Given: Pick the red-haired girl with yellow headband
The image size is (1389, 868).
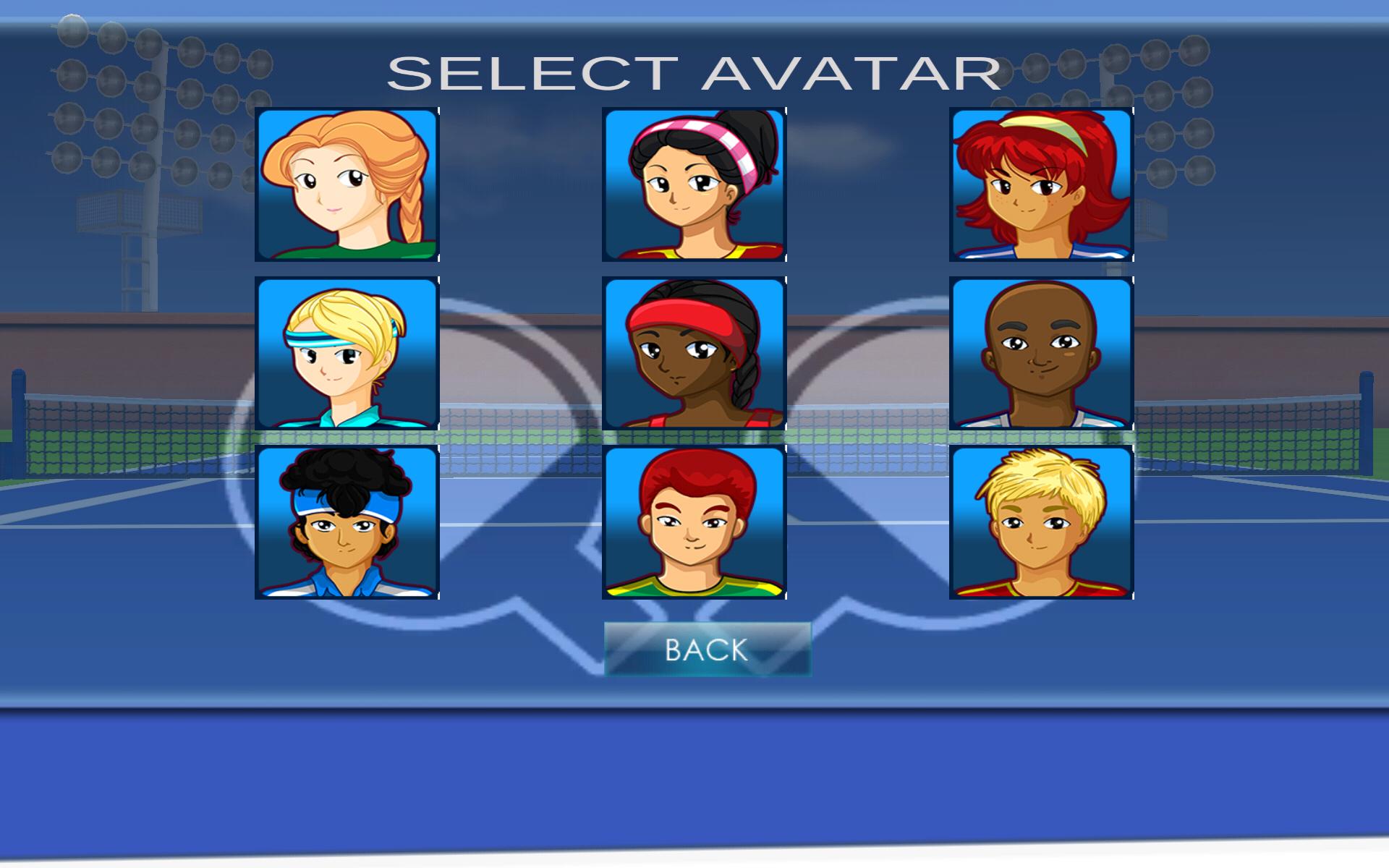Looking at the screenshot, I should (x=1041, y=186).
